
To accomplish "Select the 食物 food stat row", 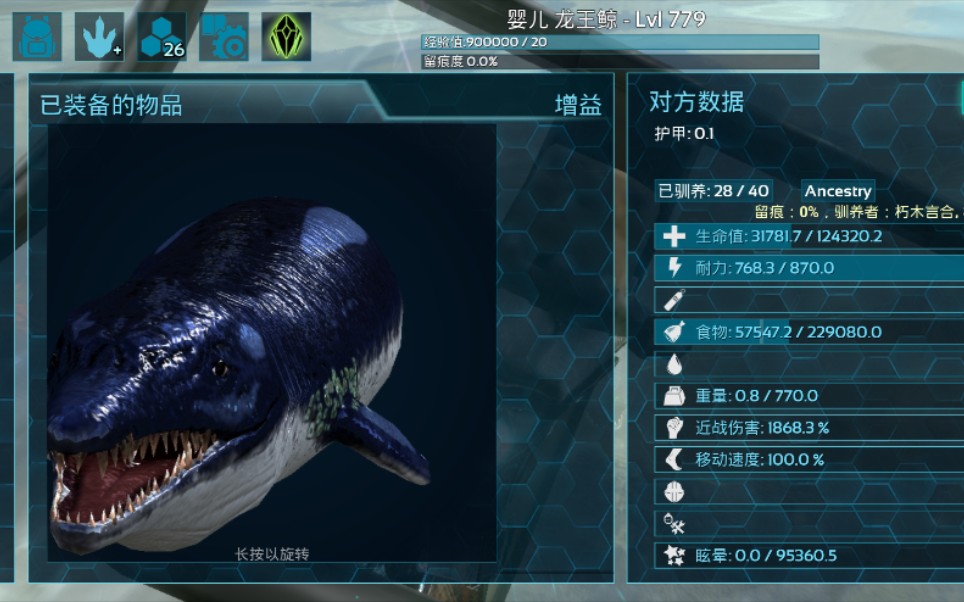I will (x=809, y=332).
